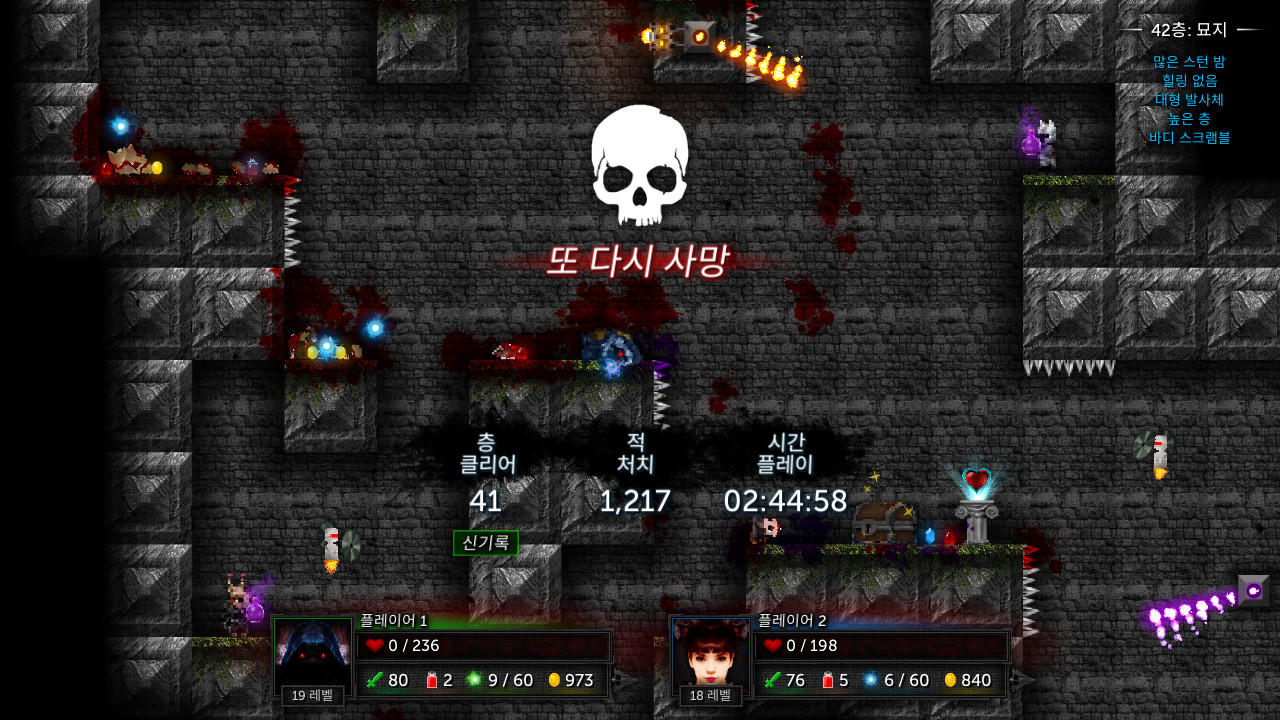Image resolution: width=1280 pixels, height=720 pixels.
Task: Select Player 1's hooded character portrait
Action: tap(312, 650)
